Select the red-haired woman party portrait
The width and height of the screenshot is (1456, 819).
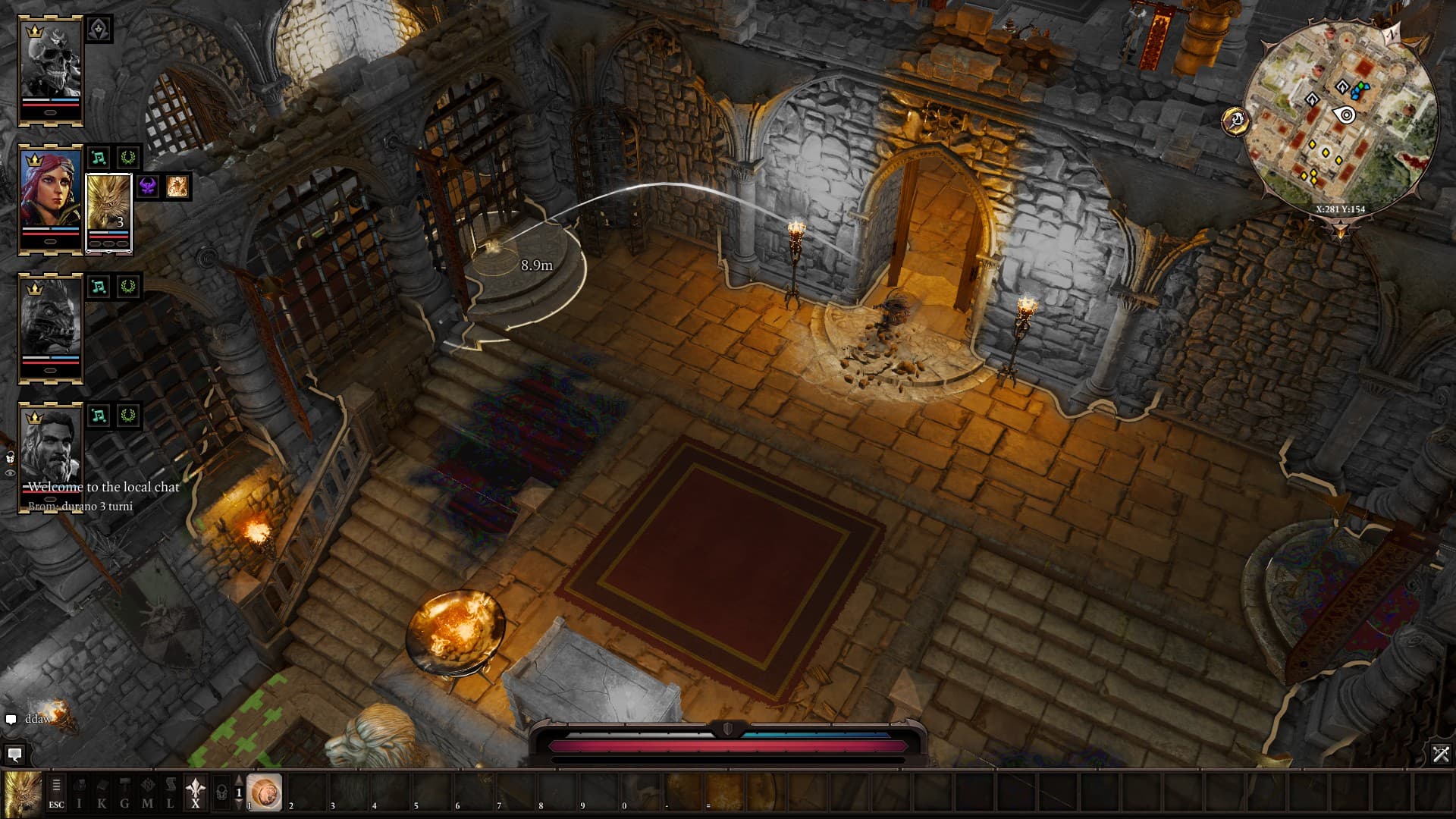point(51,199)
